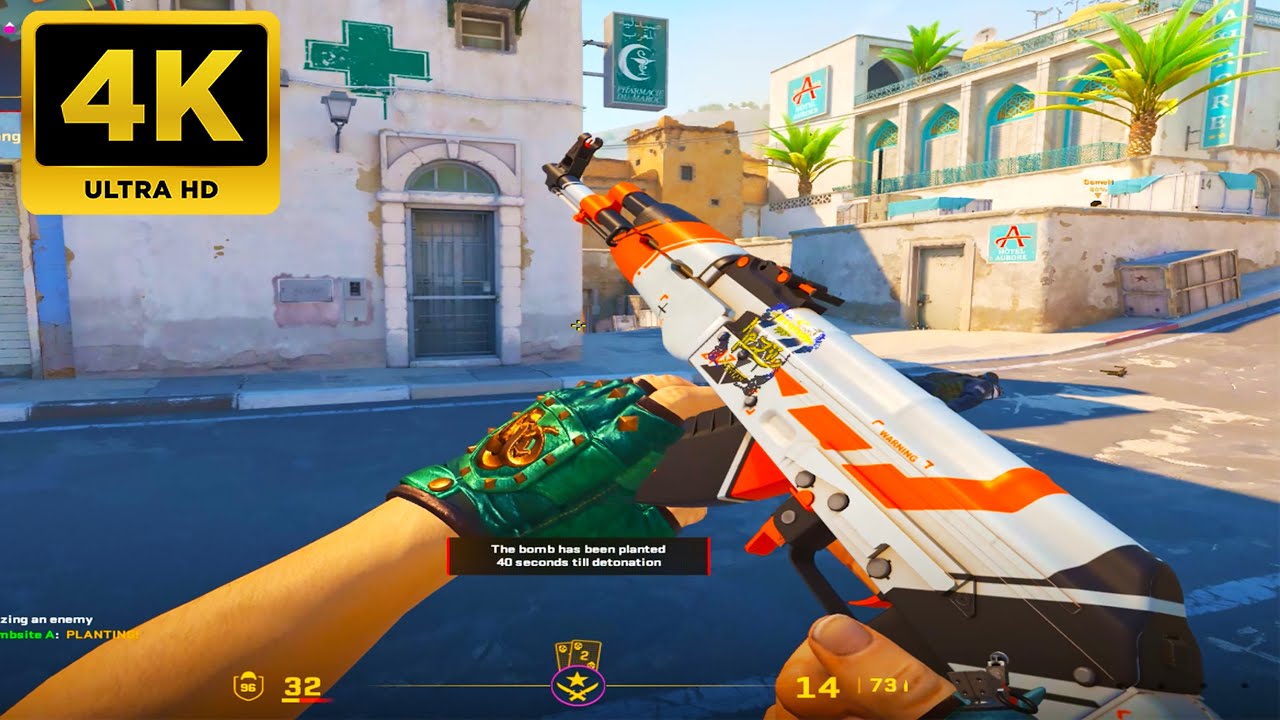Click the armor and helmet shield icon
This screenshot has height=720, width=1280.
click(248, 686)
